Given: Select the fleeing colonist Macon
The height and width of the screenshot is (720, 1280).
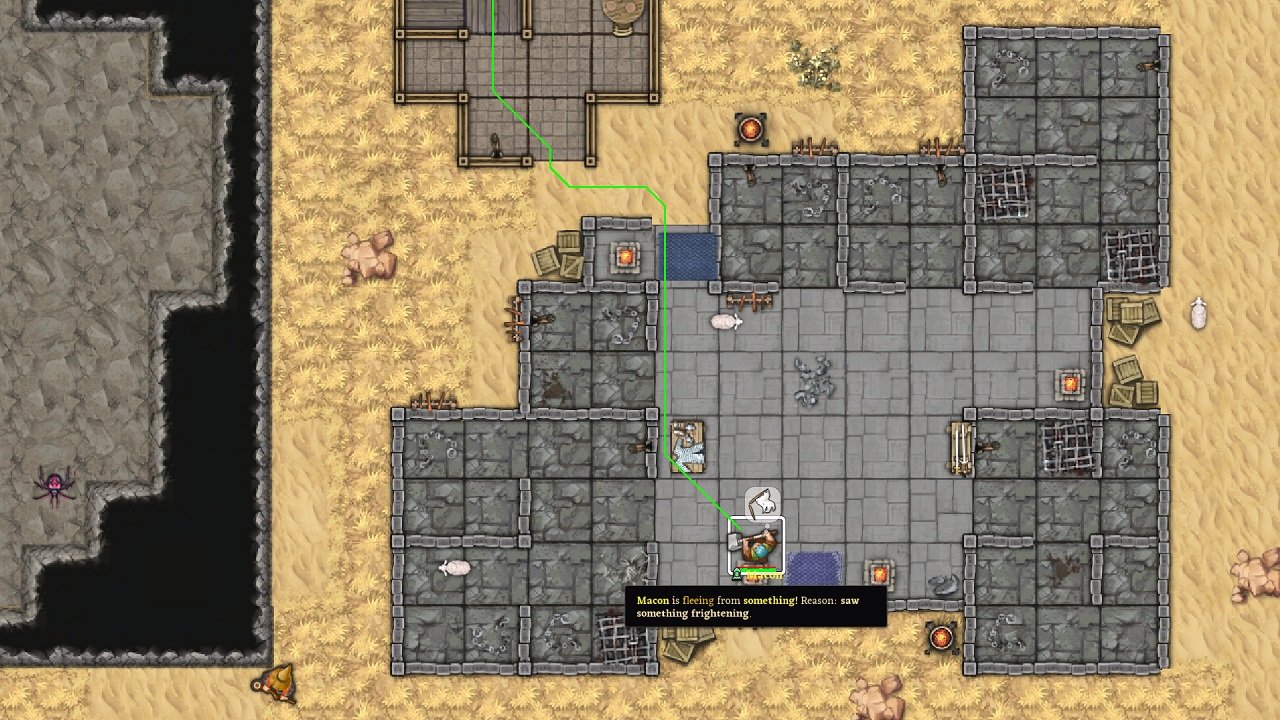Looking at the screenshot, I should tap(756, 546).
